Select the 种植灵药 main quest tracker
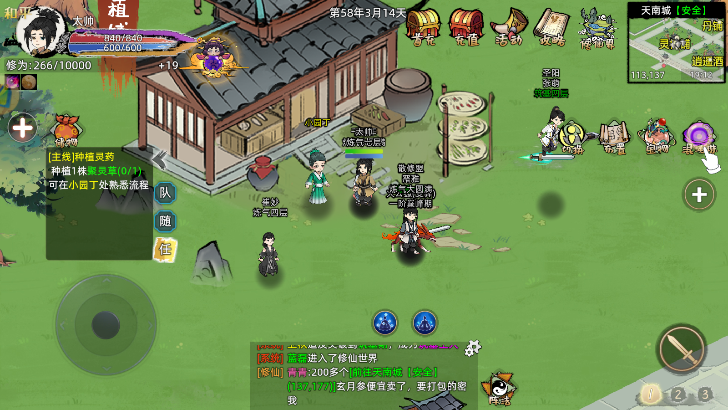 (98, 170)
